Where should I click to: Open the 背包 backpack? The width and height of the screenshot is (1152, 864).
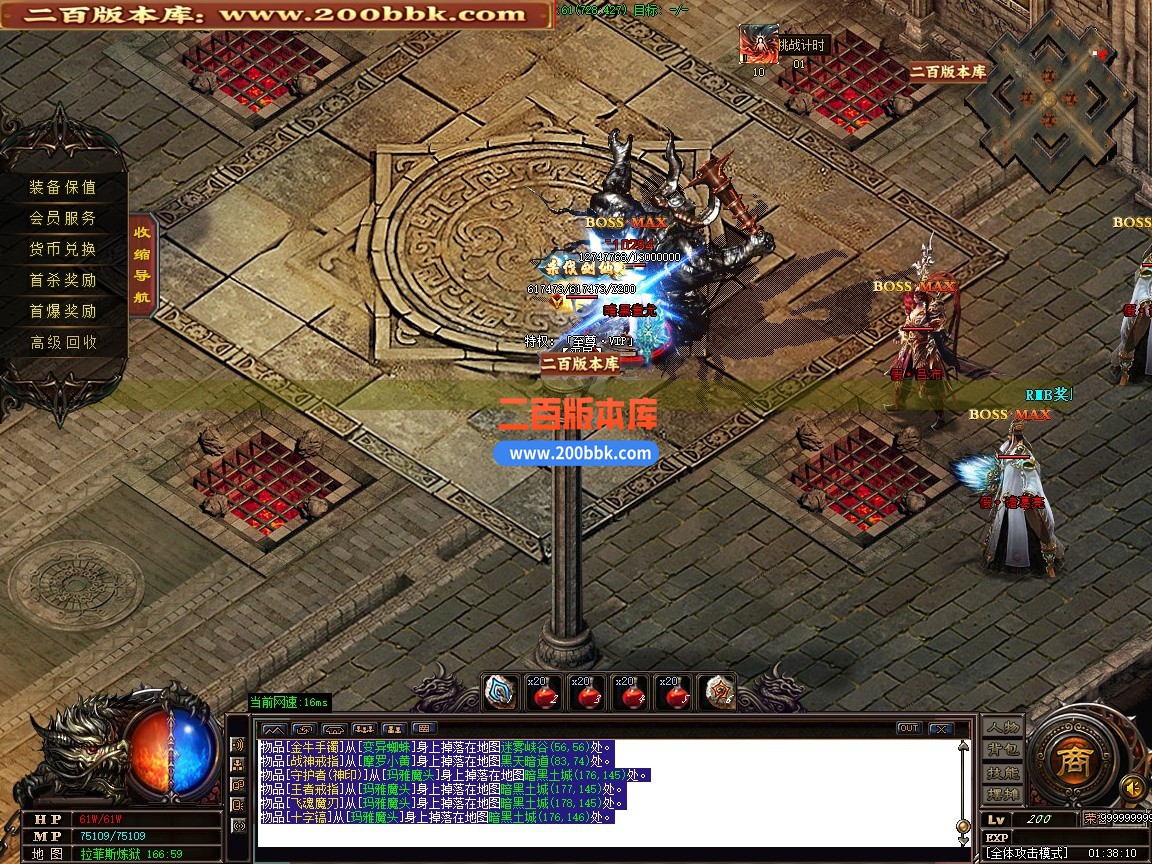tap(1003, 750)
